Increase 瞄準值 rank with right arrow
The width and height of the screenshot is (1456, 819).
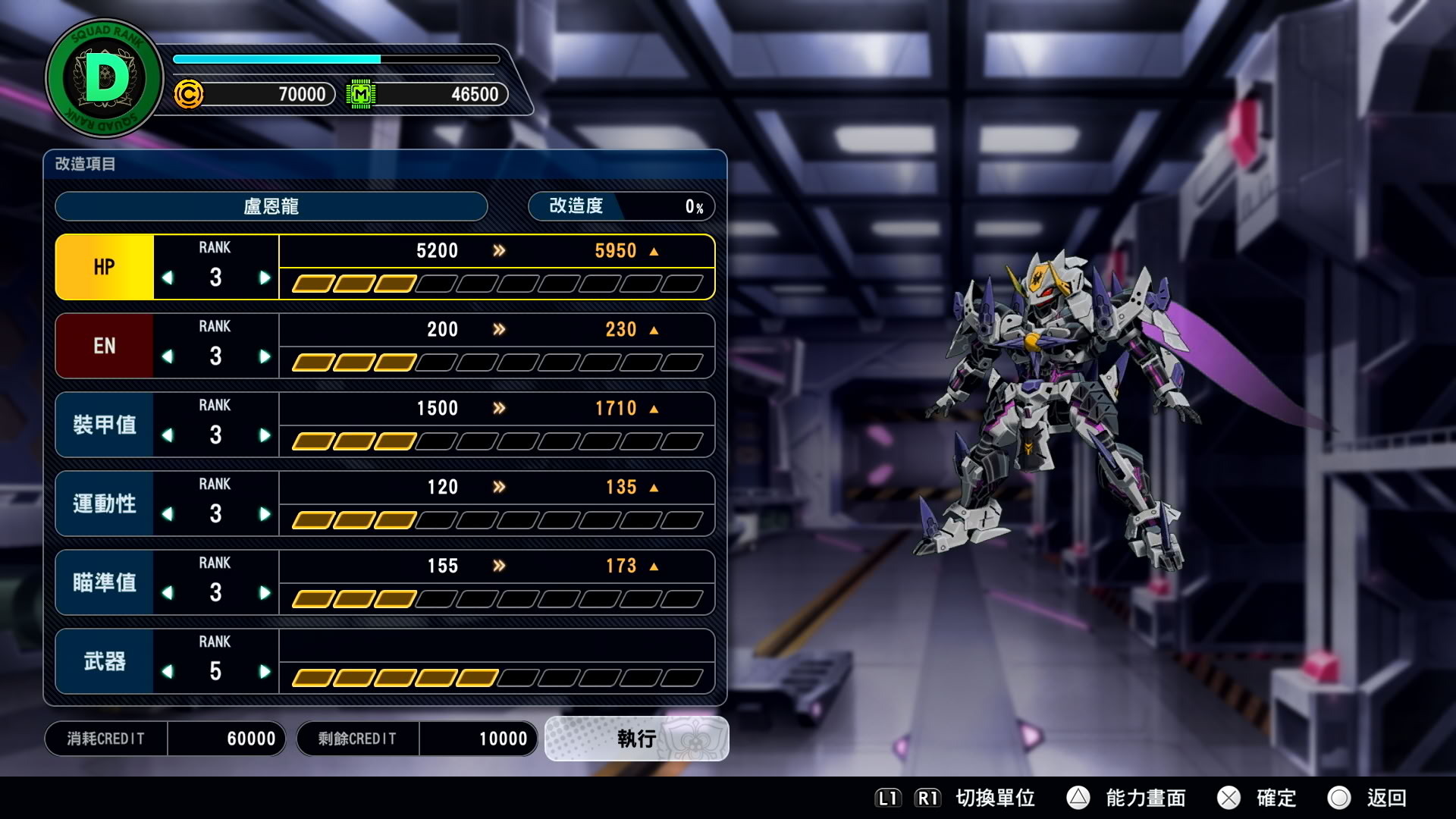264,593
